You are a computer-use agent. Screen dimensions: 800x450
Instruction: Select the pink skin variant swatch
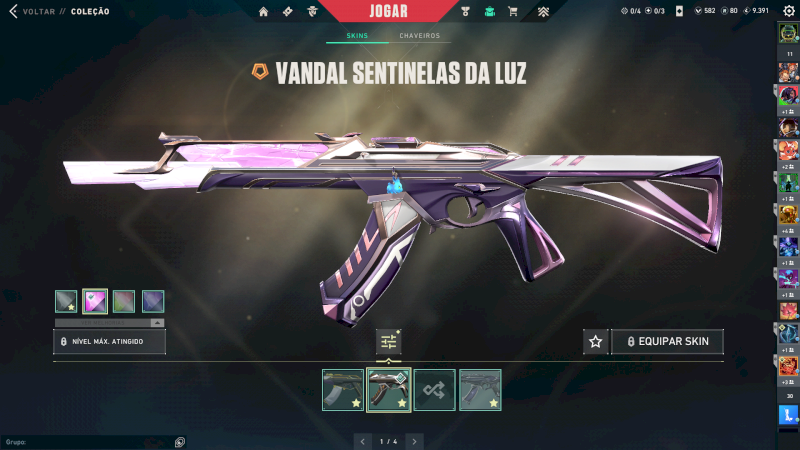pyautogui.click(x=95, y=301)
